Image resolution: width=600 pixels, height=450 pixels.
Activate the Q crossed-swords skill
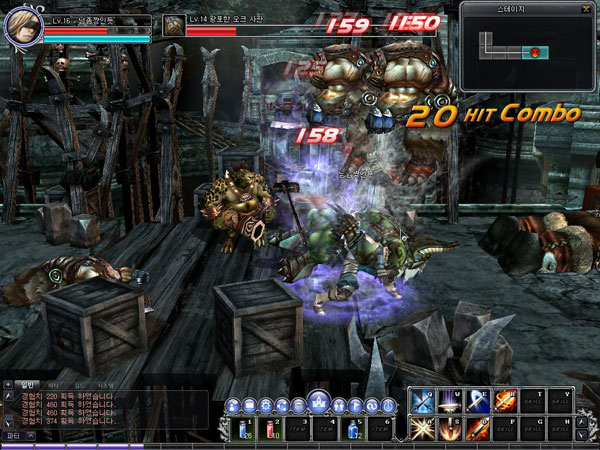[422, 401]
